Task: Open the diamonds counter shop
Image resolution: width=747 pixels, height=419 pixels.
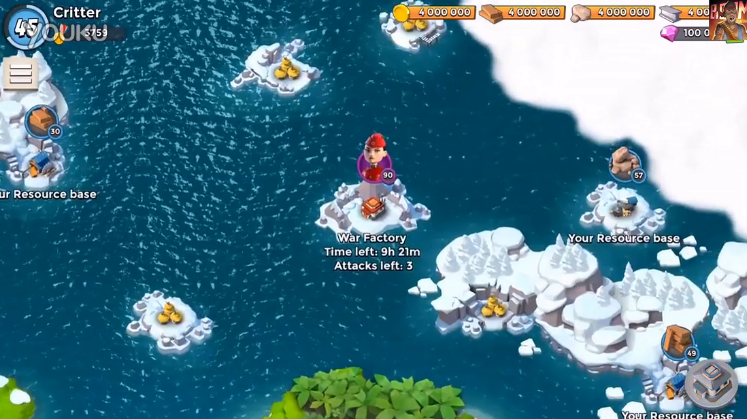Action: pos(685,33)
